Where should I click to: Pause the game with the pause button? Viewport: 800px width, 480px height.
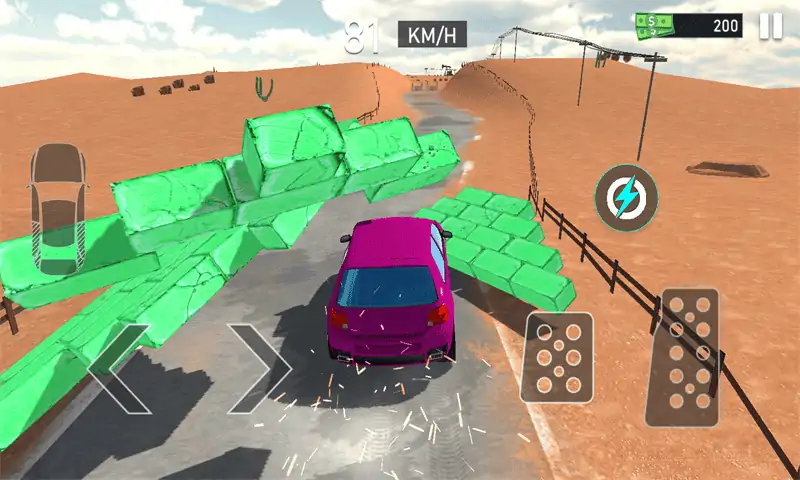(x=770, y=26)
